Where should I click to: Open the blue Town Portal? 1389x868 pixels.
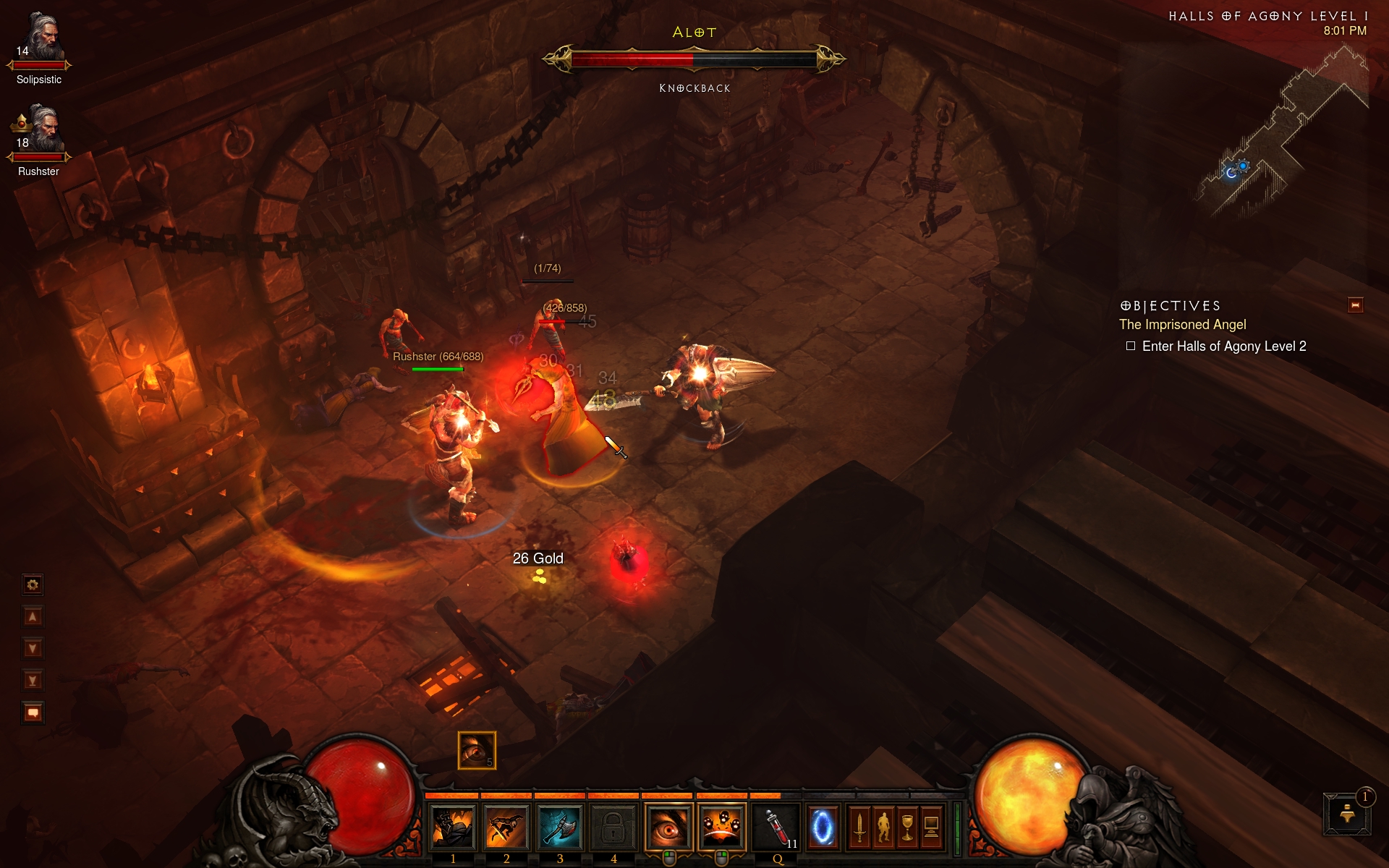tap(823, 826)
